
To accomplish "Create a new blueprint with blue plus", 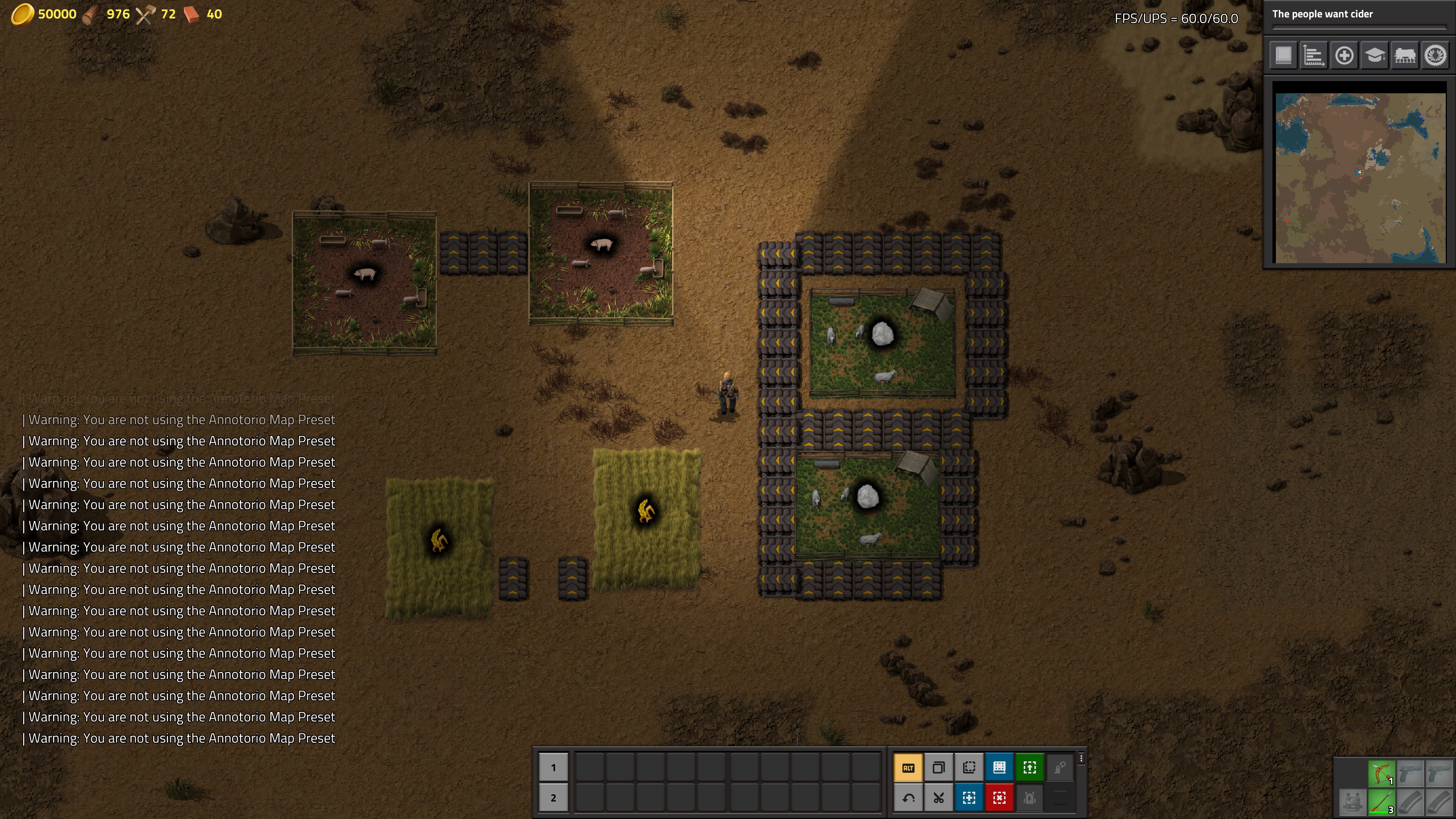I will point(970,798).
